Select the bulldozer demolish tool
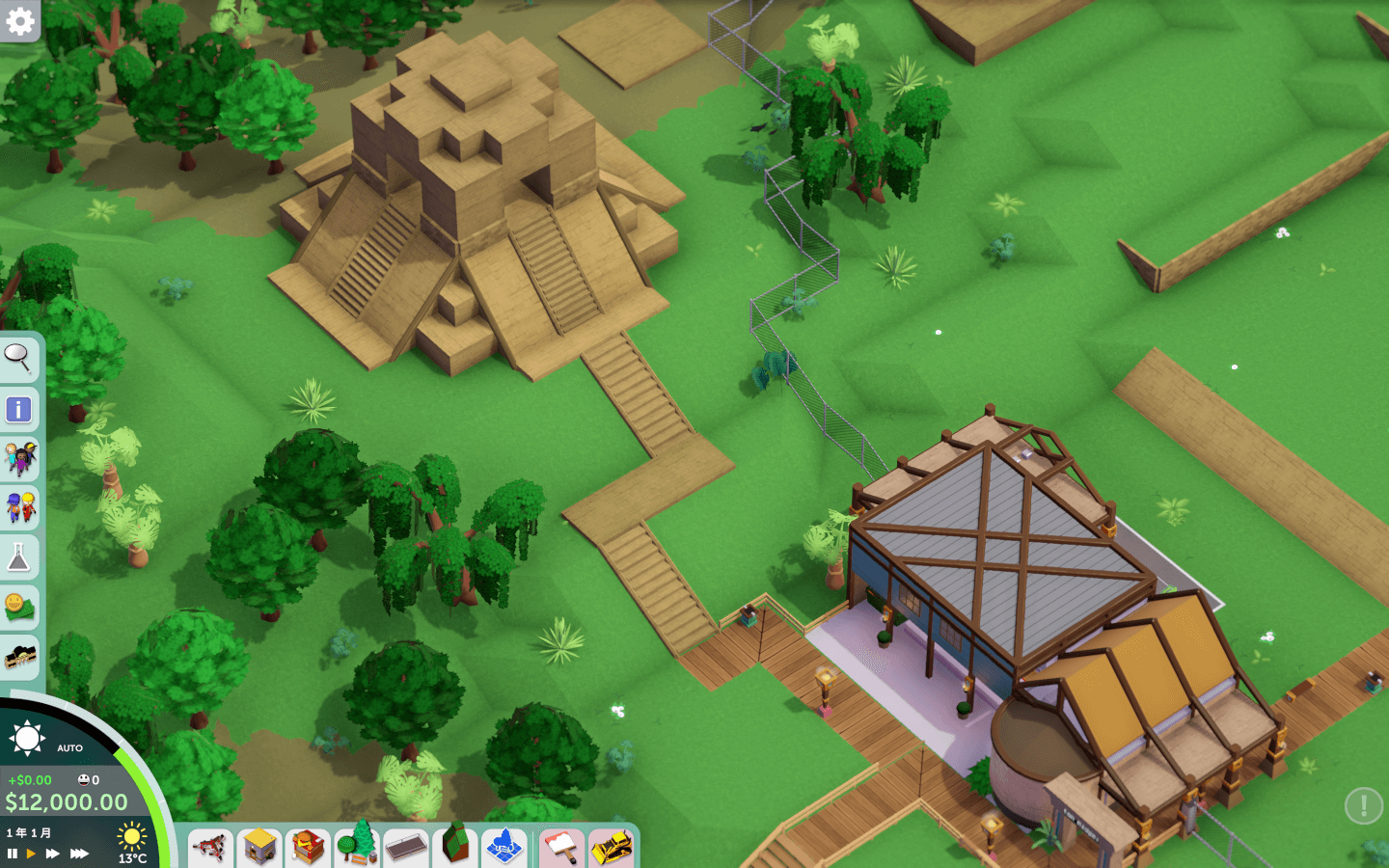 (611, 848)
